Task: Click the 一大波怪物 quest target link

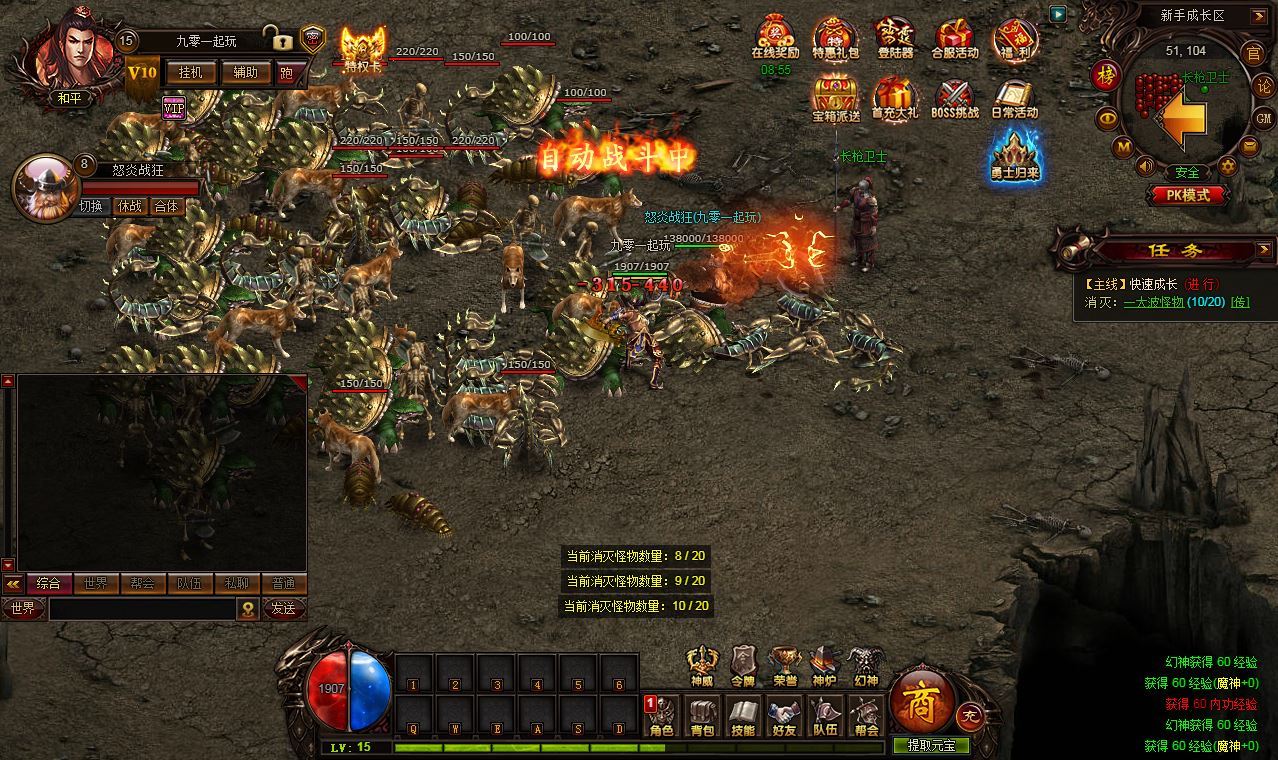Action: [x=1154, y=302]
